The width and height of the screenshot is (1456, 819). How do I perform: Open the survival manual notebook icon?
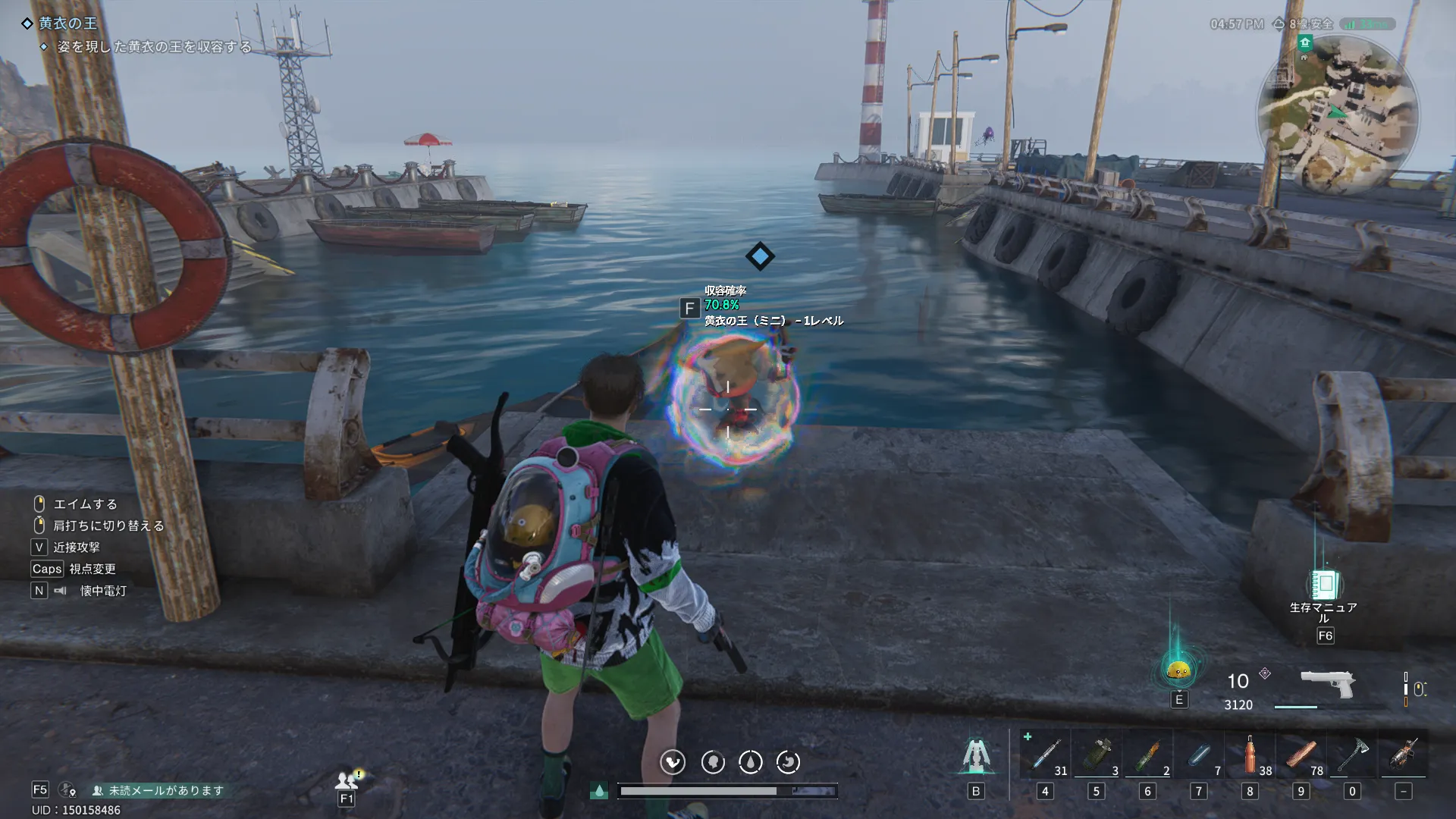(1325, 585)
